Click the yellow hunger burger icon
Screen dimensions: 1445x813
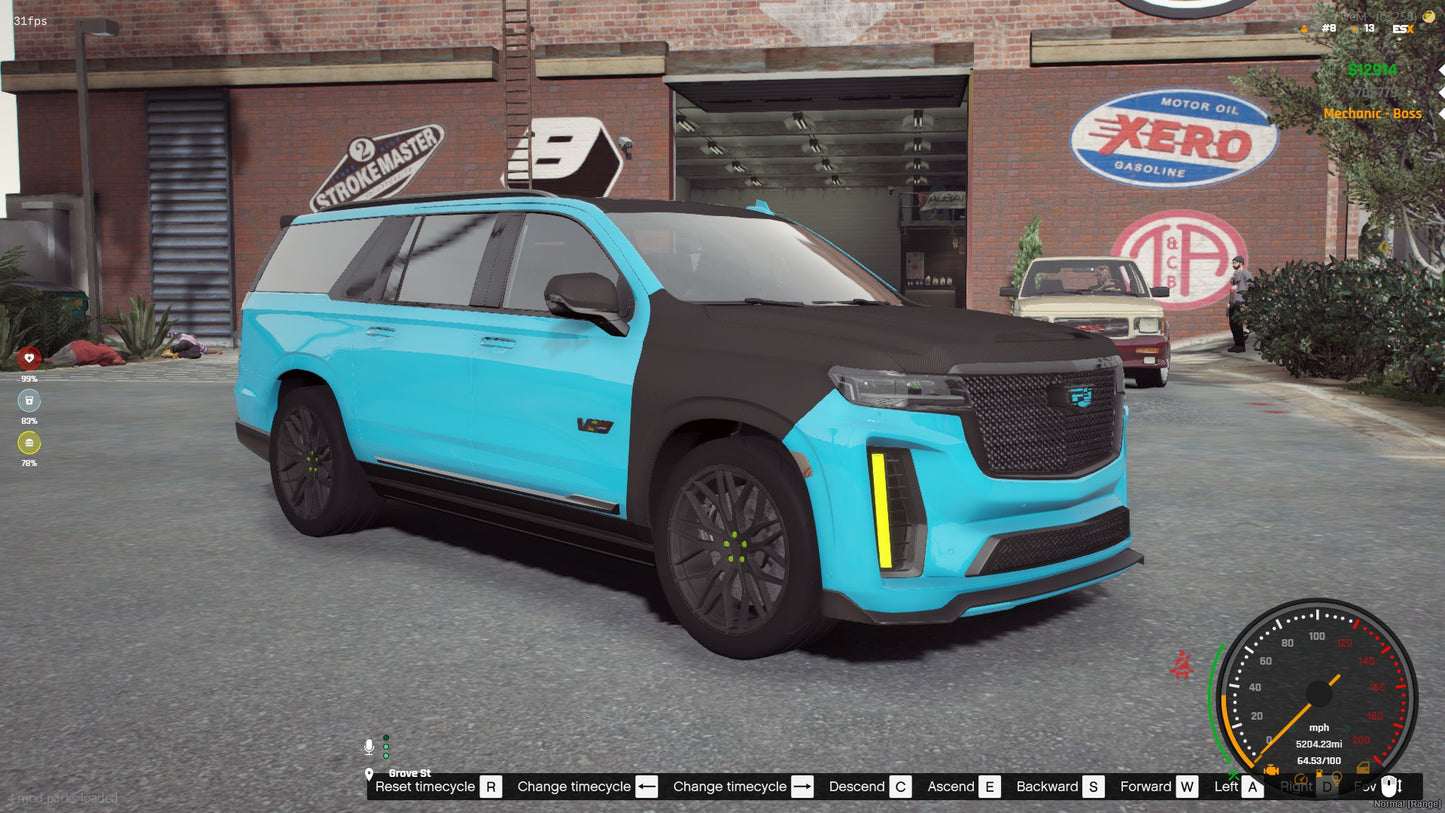(x=28, y=442)
